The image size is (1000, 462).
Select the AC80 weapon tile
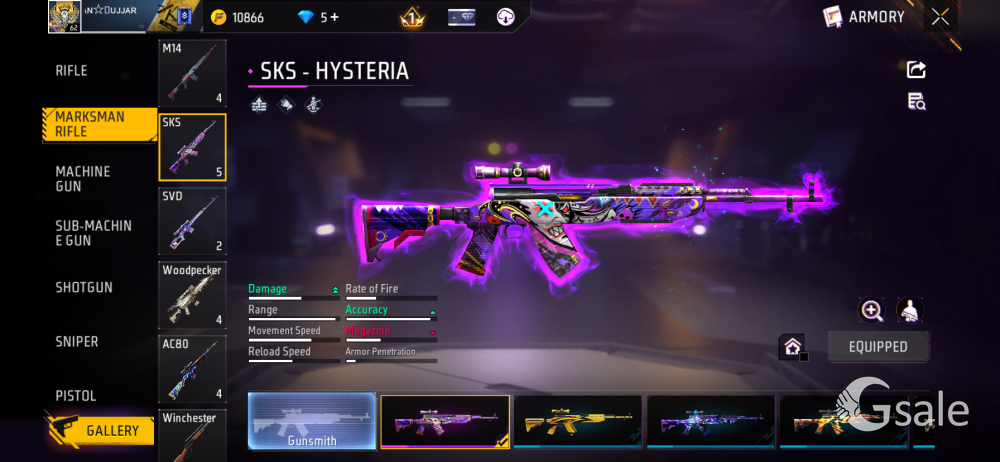[x=192, y=368]
